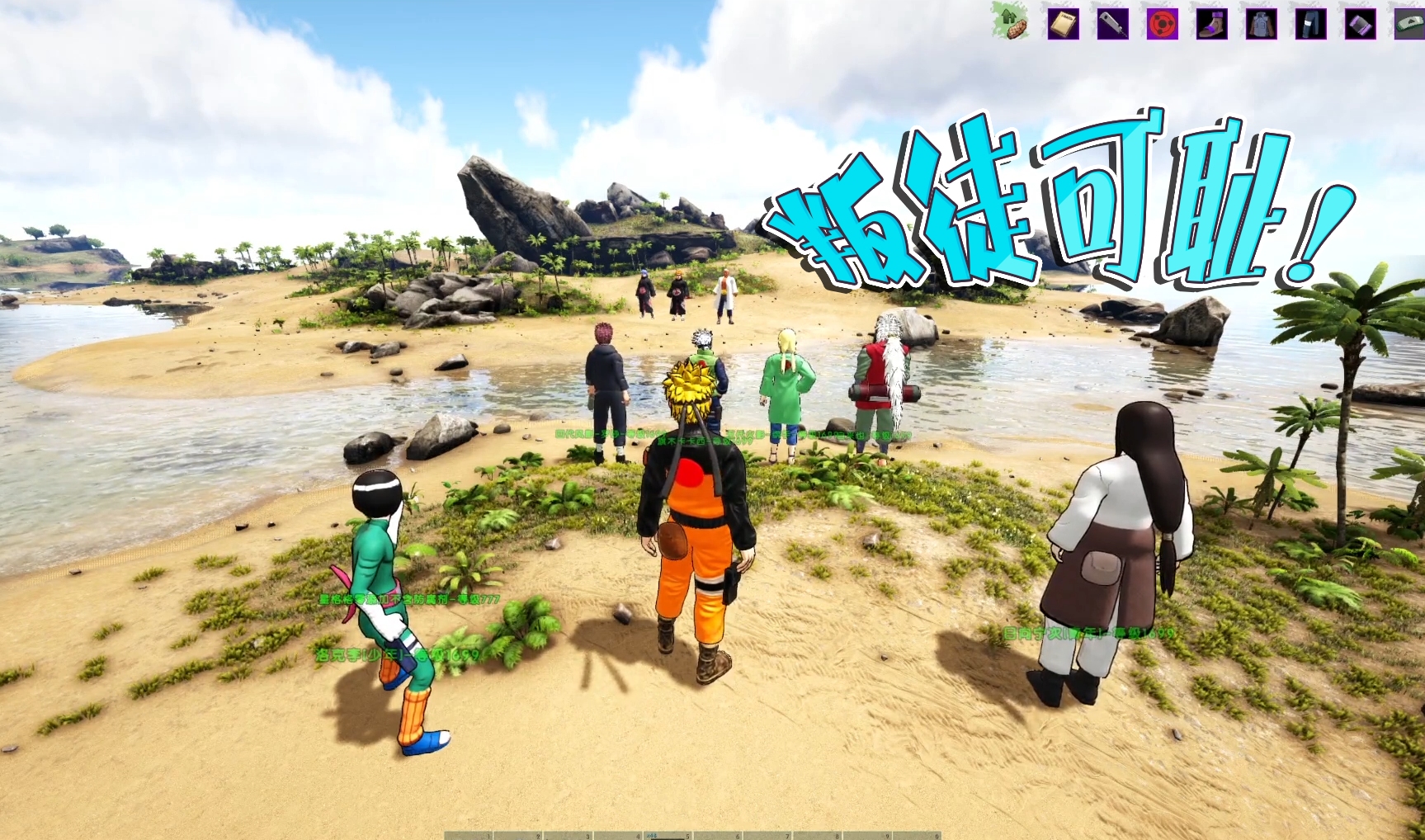Activate the red Sharingan eye icon
Screen dimensions: 1425x840
1162,24
